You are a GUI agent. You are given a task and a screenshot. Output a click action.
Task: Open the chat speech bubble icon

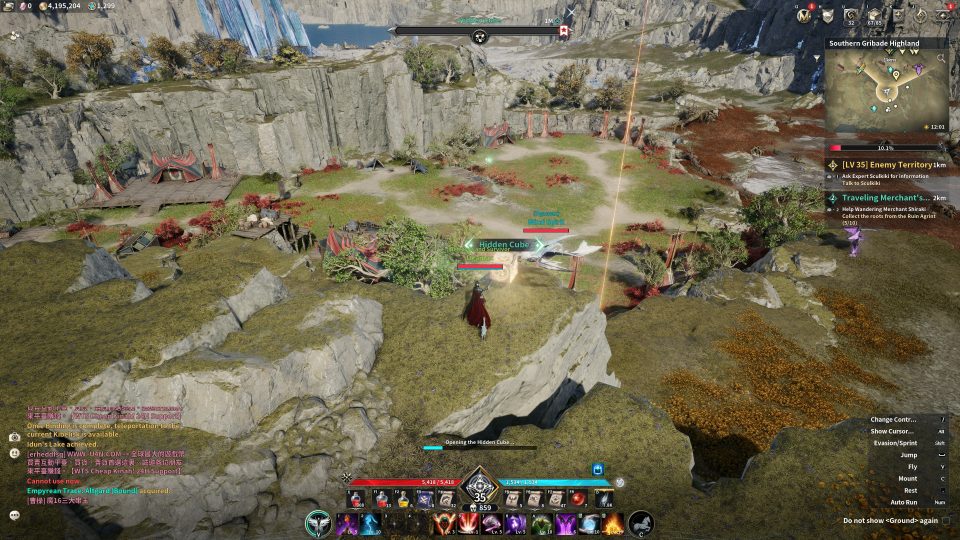click(x=14, y=515)
